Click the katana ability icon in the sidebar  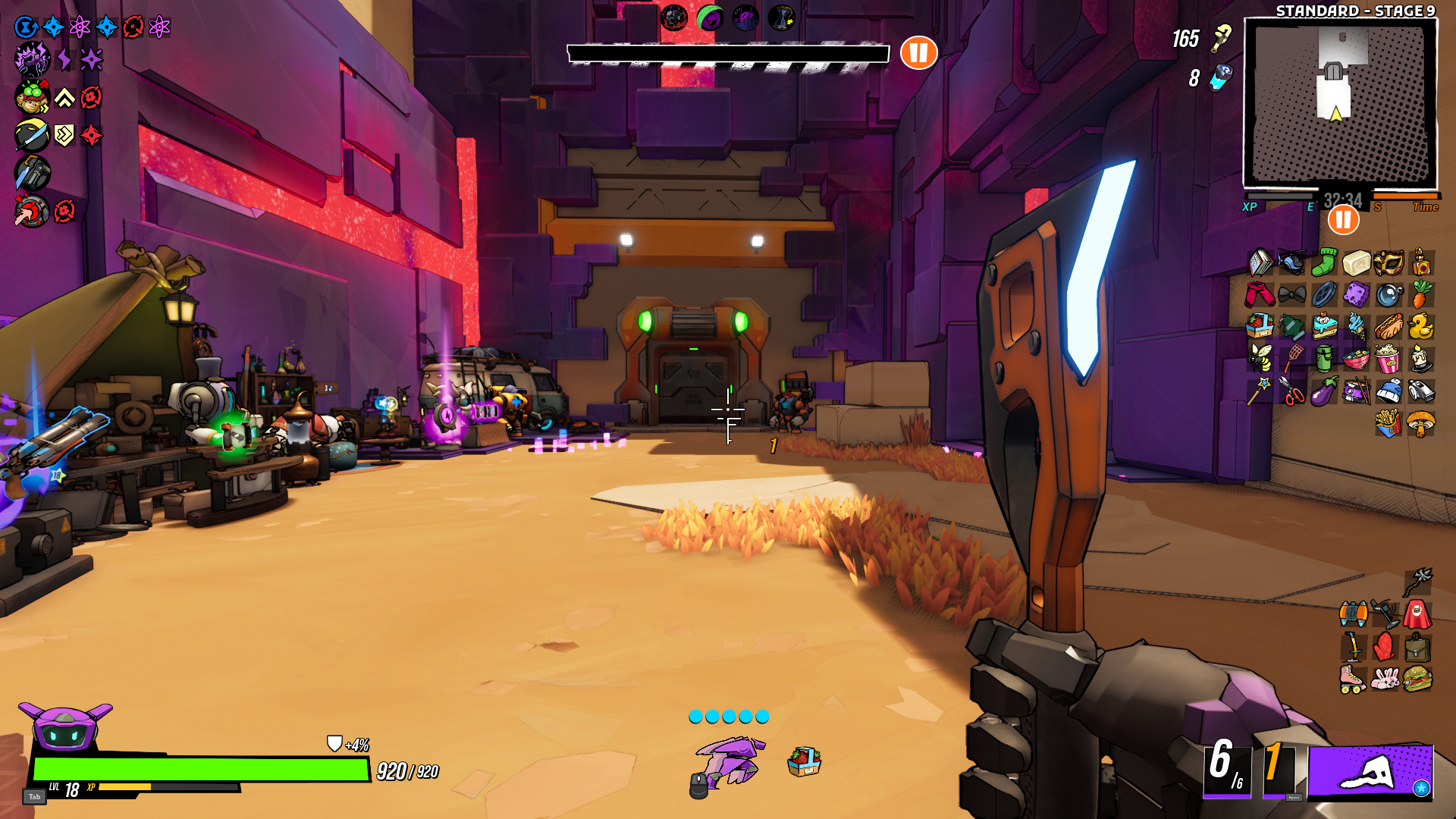[x=32, y=135]
